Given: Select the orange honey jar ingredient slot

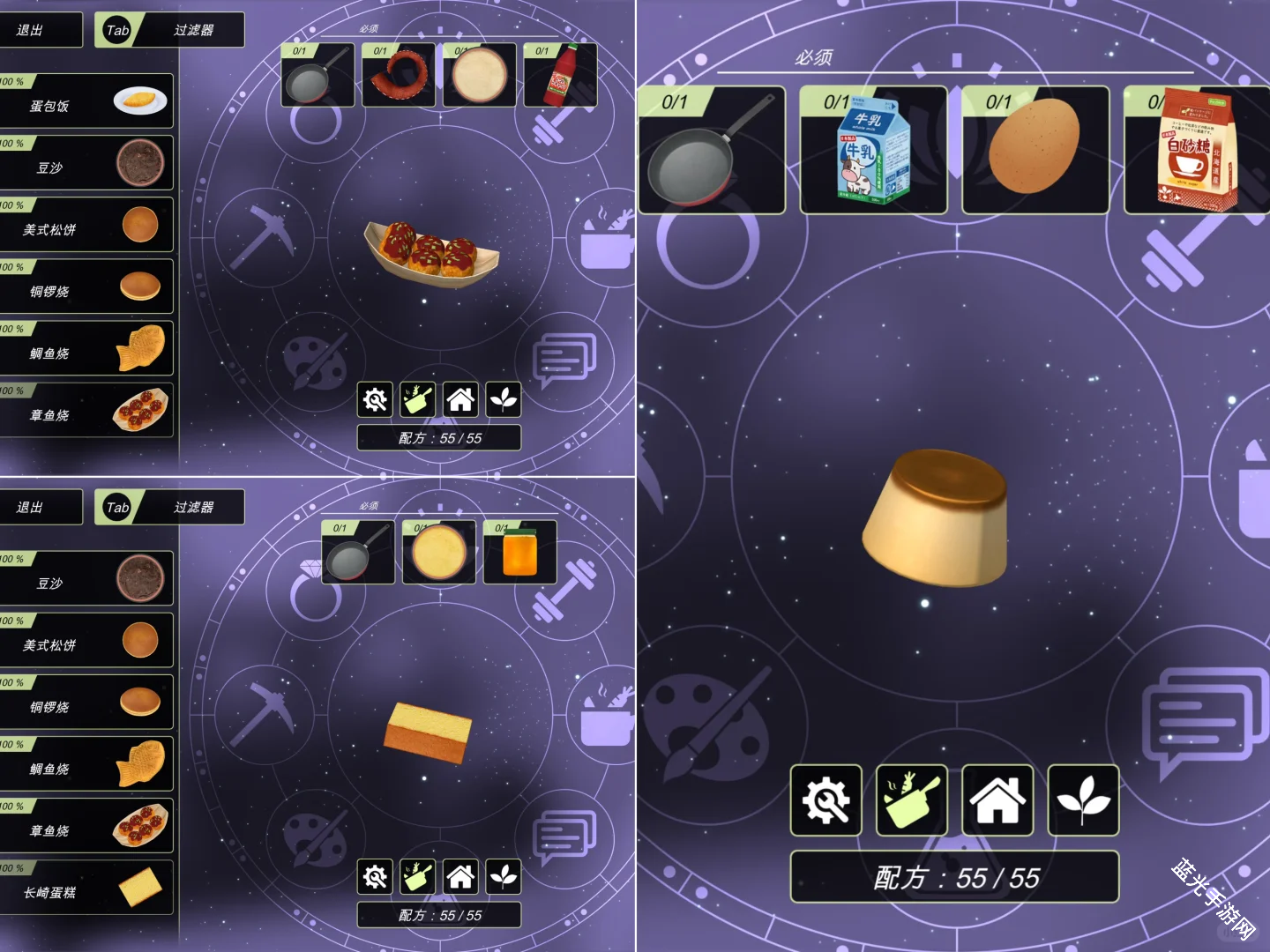Looking at the screenshot, I should coord(520,553).
